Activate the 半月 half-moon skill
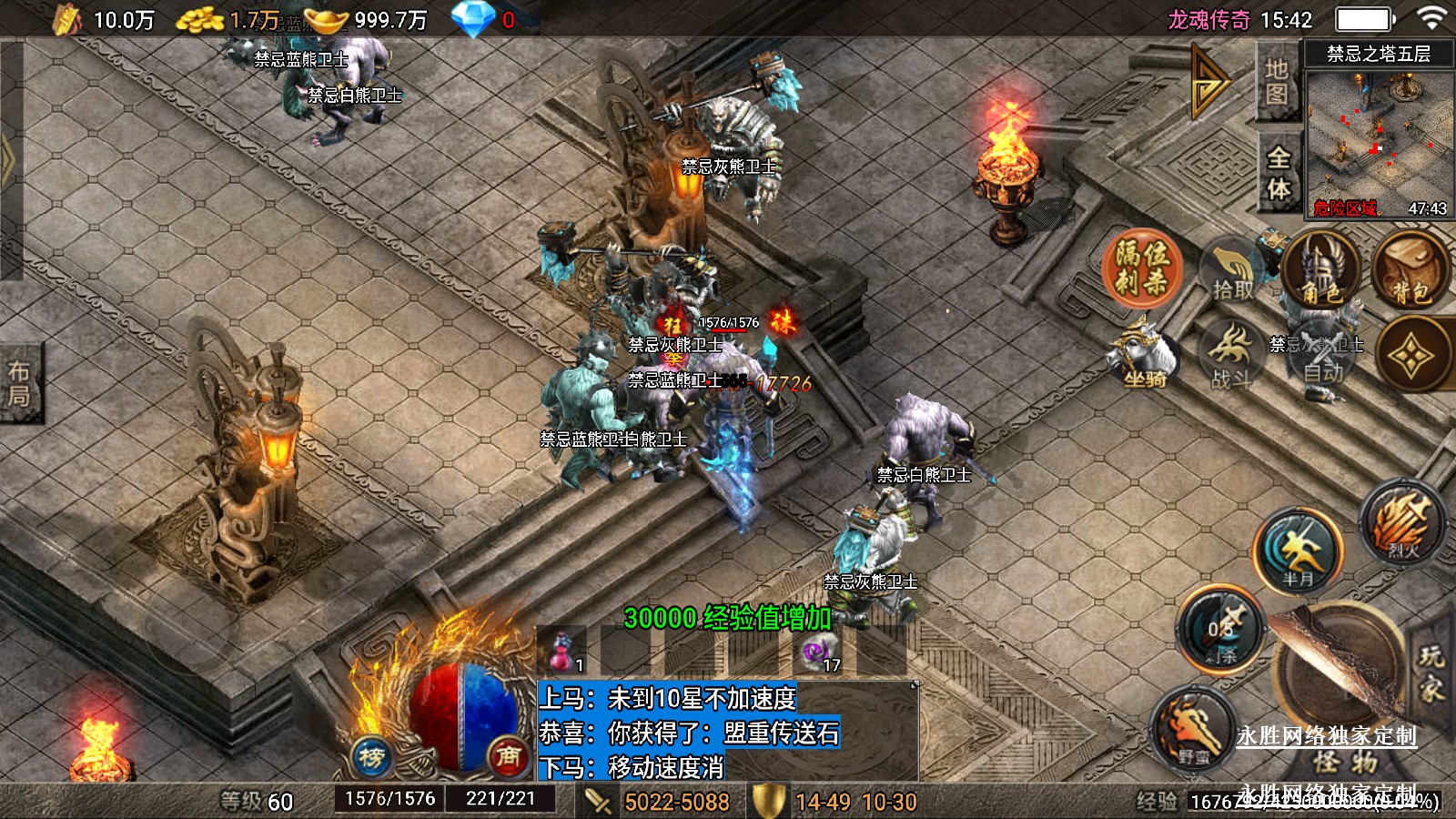This screenshot has width=1456, height=819. (x=1299, y=549)
